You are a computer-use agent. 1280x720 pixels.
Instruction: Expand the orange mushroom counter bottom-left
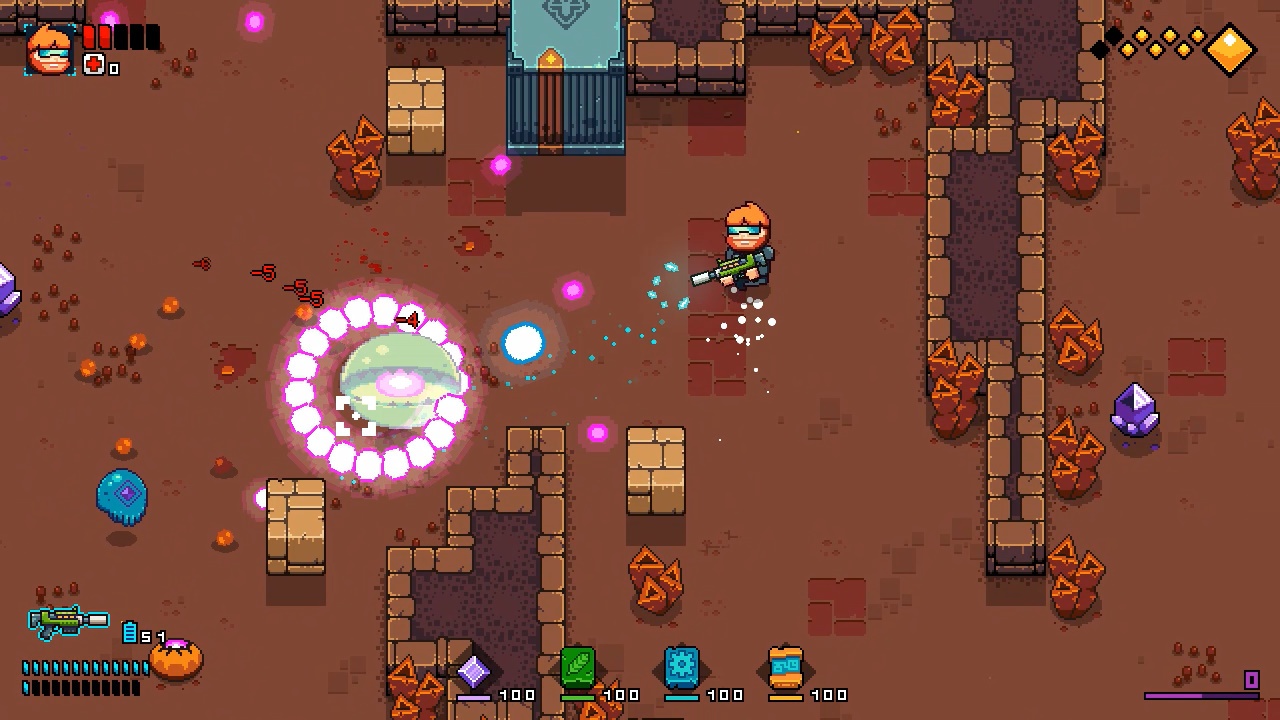tap(178, 658)
